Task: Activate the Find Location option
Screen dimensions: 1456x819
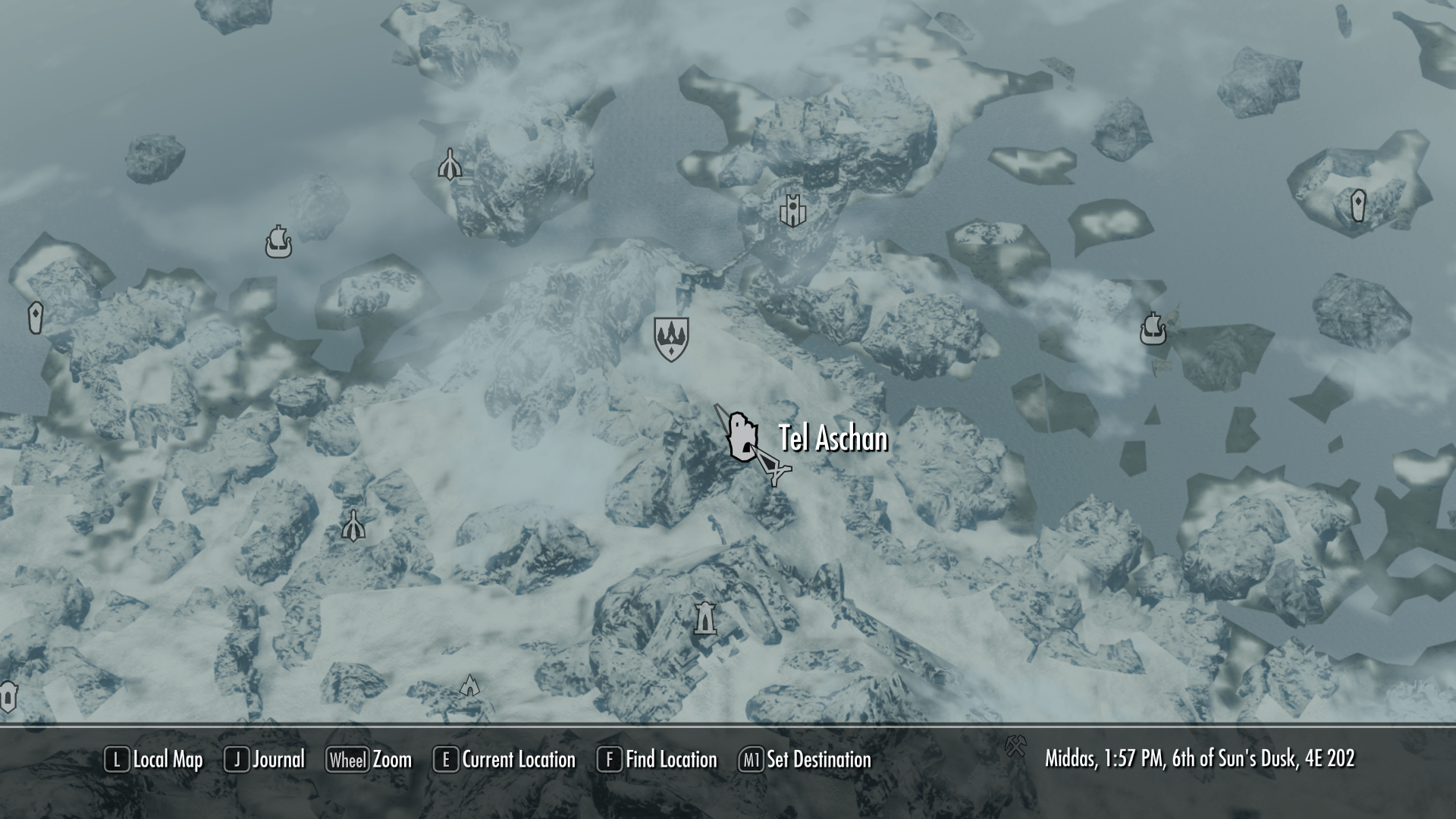Action: point(657,759)
